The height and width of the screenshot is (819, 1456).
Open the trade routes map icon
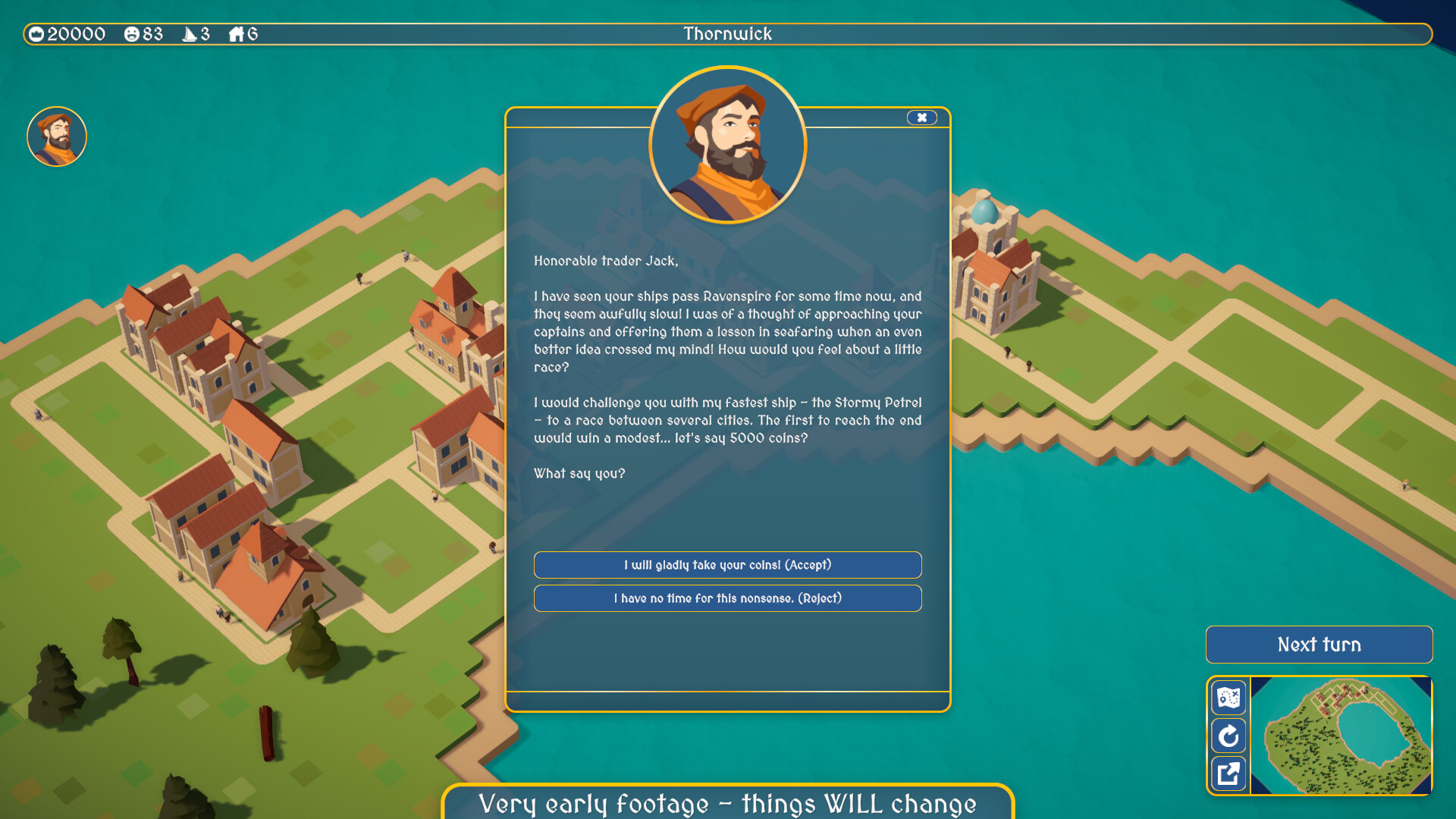(x=1228, y=698)
